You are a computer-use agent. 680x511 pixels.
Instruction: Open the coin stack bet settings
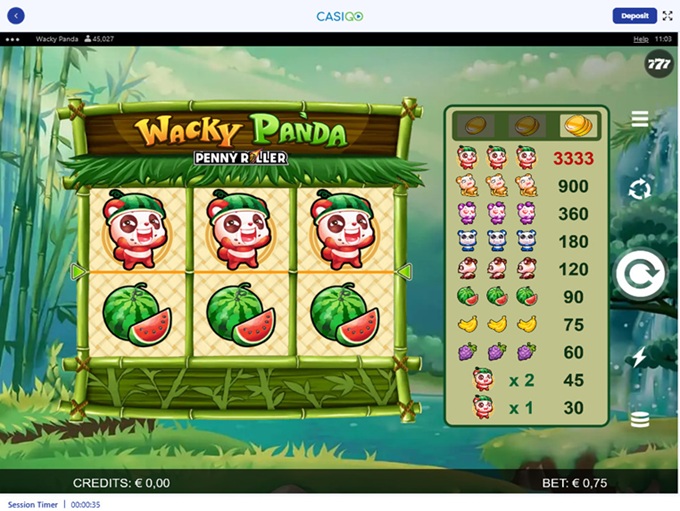click(640, 420)
